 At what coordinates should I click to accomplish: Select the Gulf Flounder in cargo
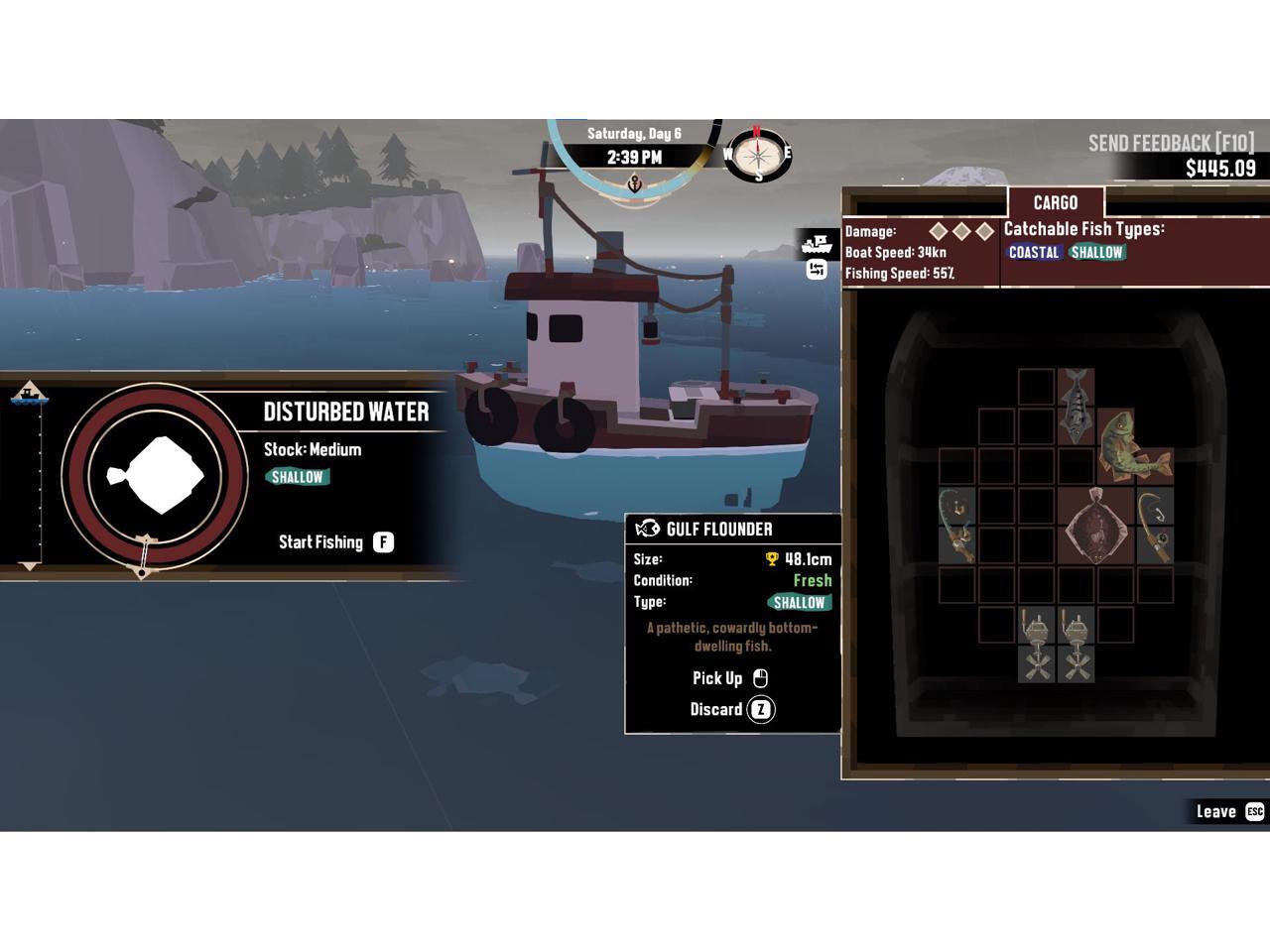tap(1095, 526)
